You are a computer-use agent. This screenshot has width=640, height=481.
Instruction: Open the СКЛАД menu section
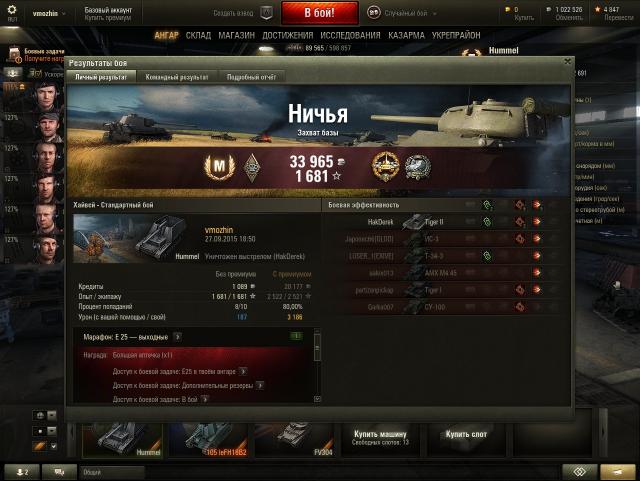click(198, 35)
